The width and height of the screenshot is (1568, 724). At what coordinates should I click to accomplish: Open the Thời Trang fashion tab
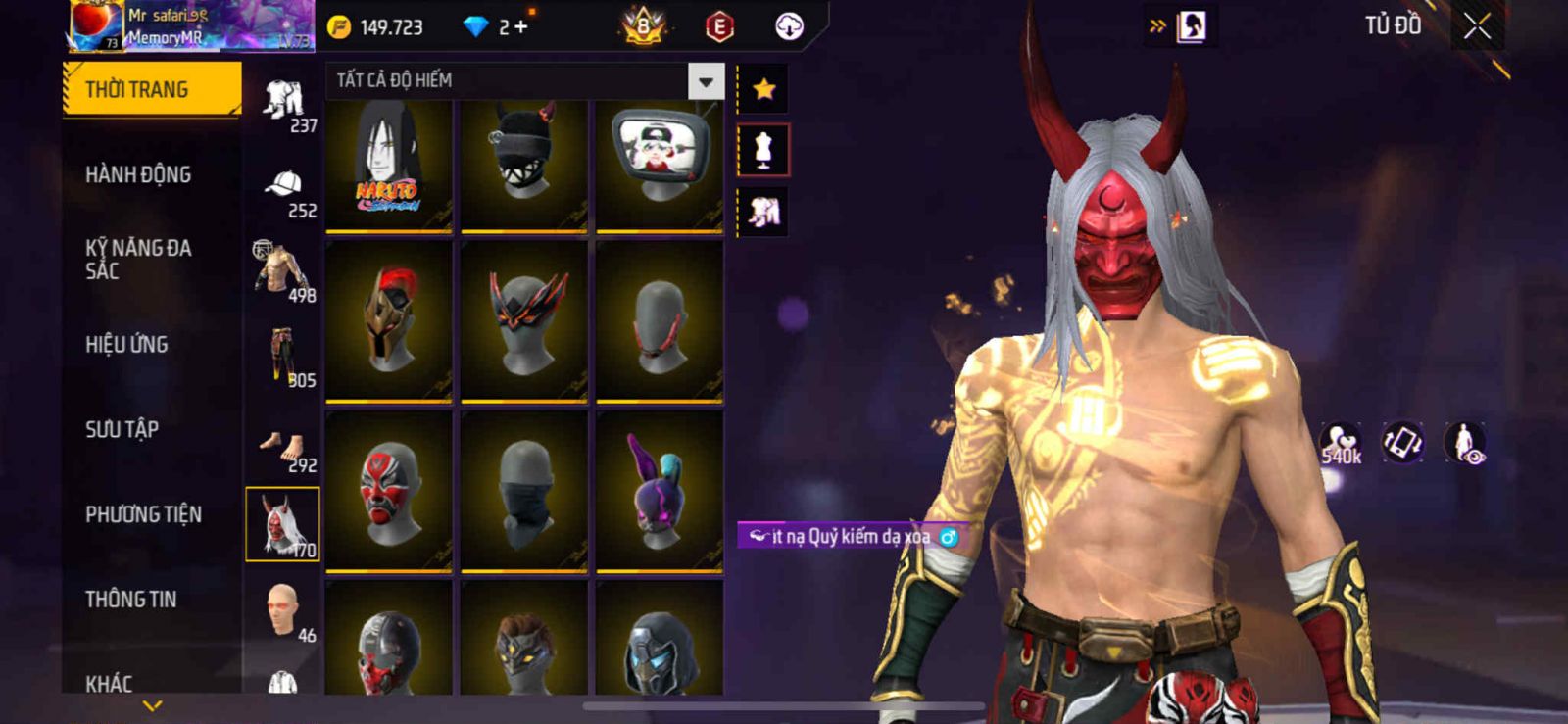pyautogui.click(x=151, y=90)
